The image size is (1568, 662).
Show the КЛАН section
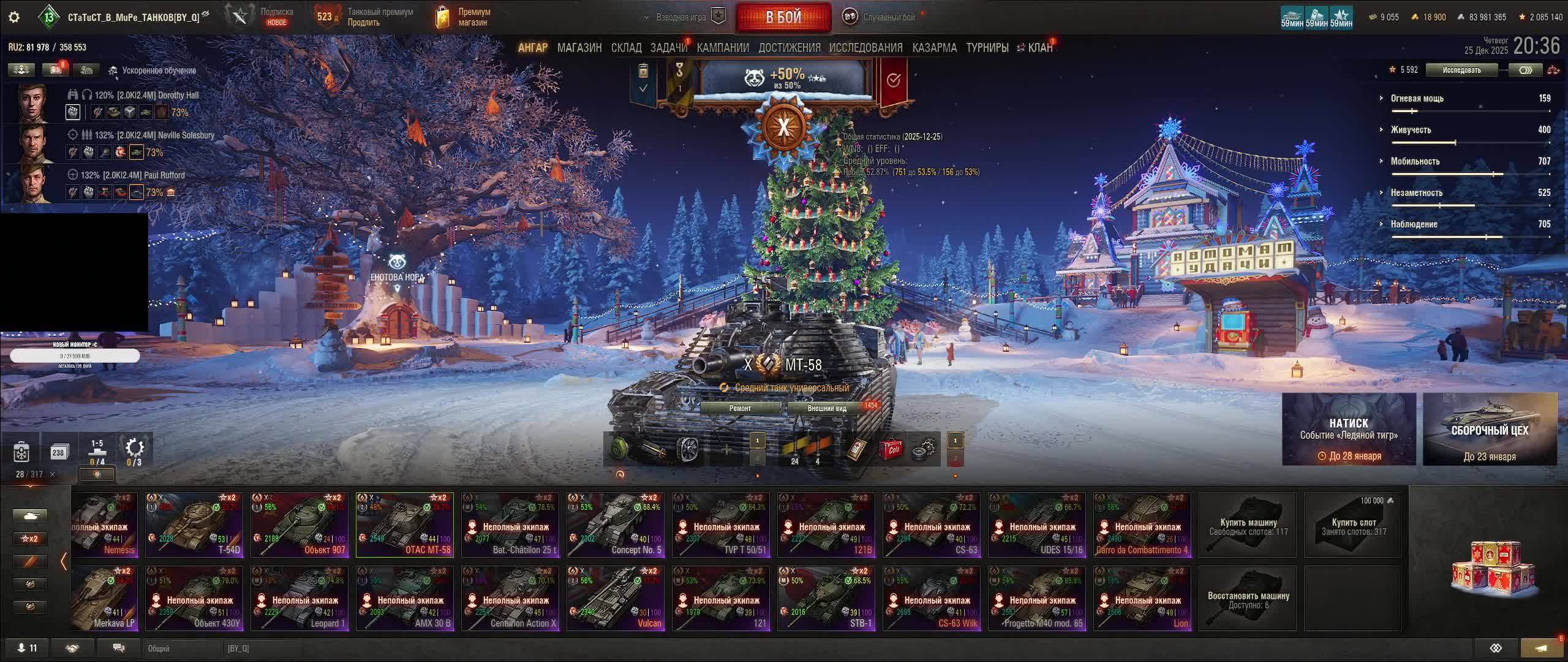click(1040, 48)
